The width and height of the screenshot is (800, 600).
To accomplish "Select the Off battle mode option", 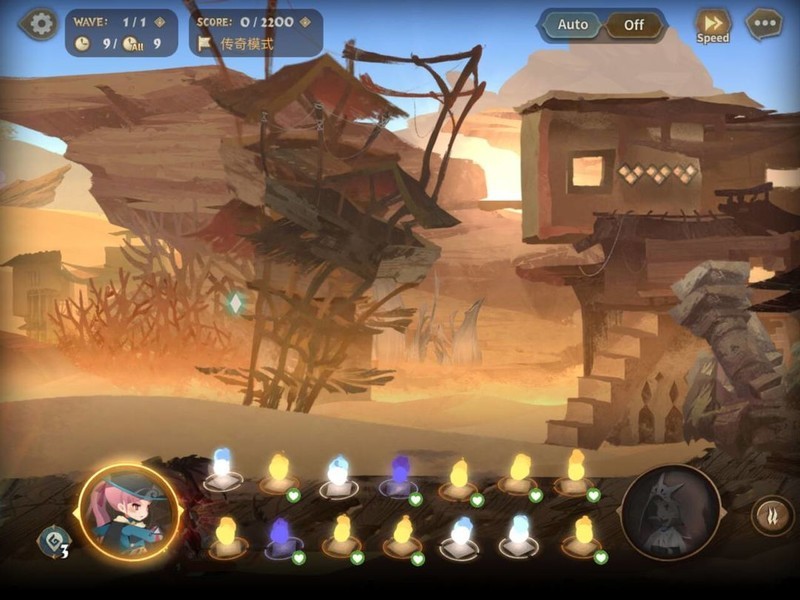I will [x=634, y=25].
